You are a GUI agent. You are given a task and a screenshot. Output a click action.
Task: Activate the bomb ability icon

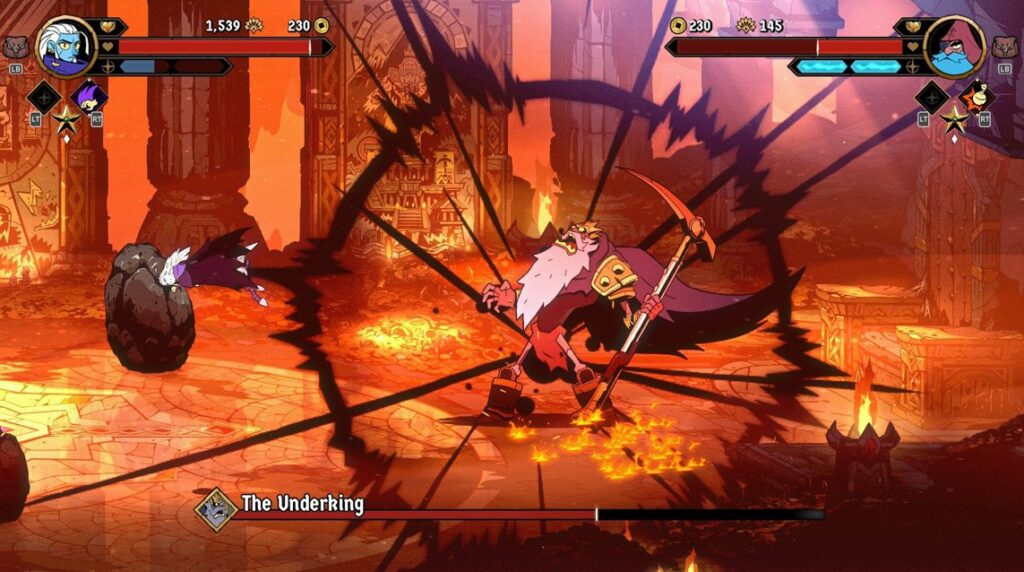coord(977,97)
